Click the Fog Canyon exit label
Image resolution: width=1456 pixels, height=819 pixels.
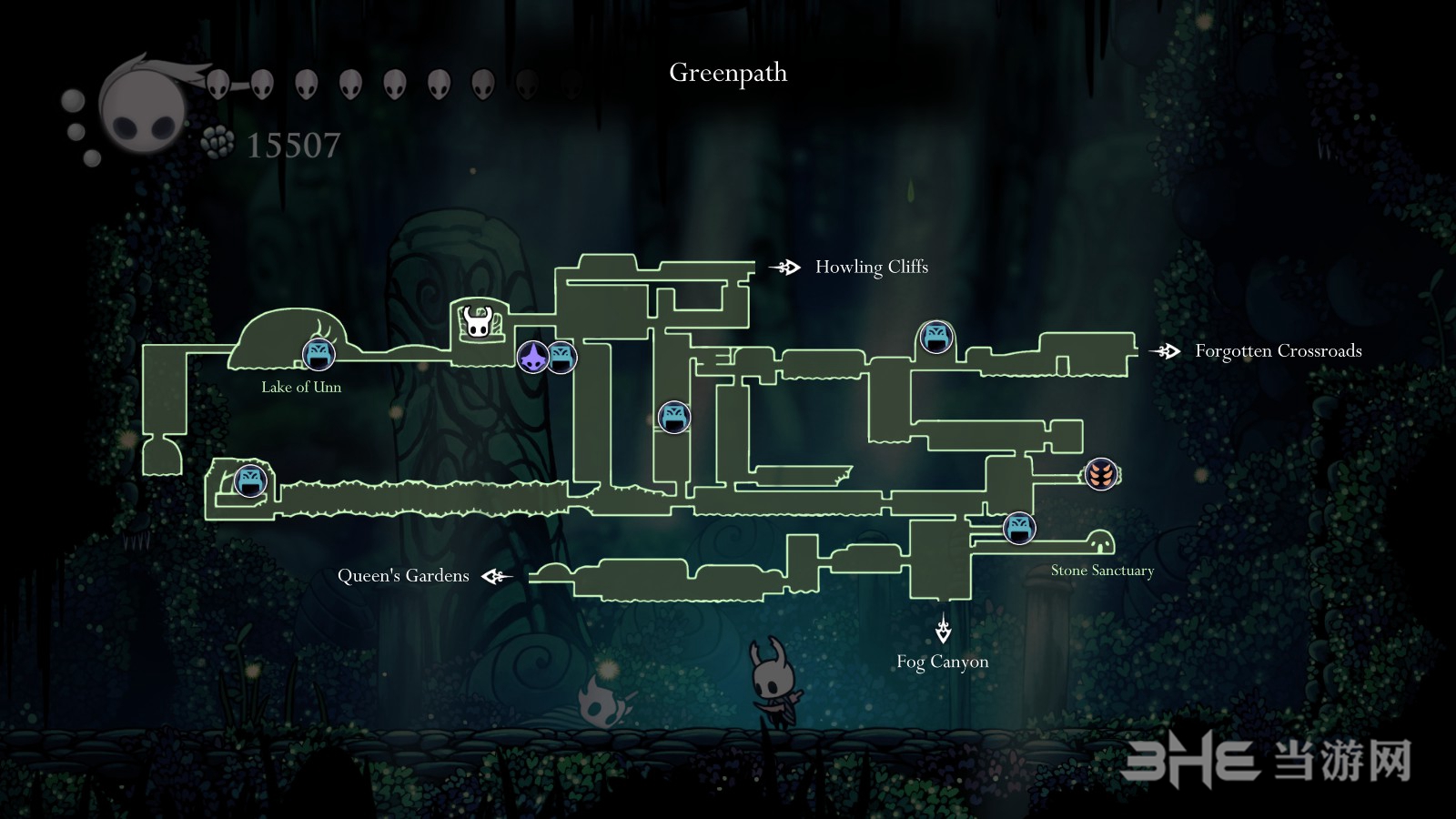942,662
